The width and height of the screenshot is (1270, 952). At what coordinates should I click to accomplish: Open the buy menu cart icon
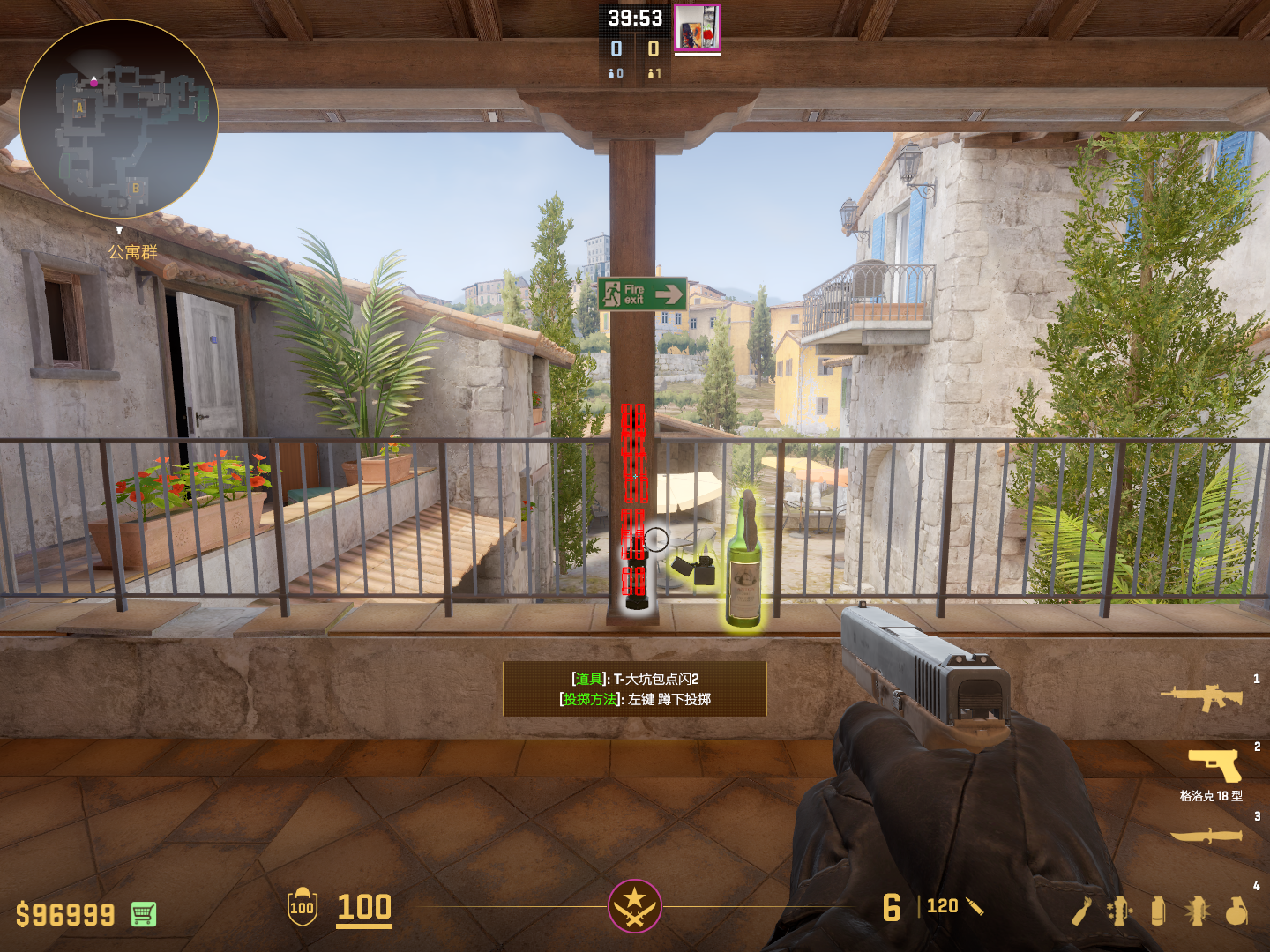point(144,914)
